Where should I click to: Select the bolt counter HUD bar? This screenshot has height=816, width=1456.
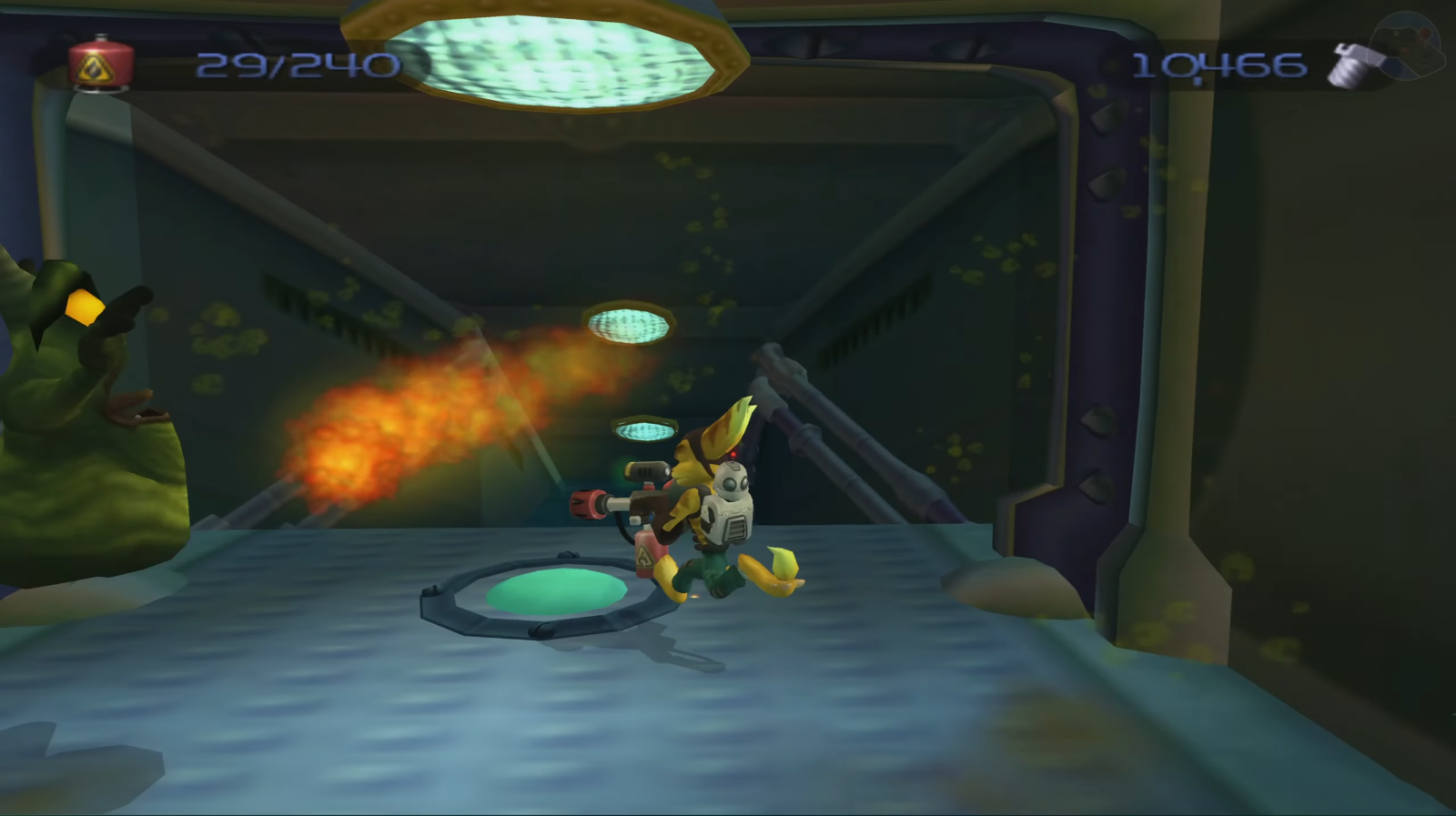1256,64
